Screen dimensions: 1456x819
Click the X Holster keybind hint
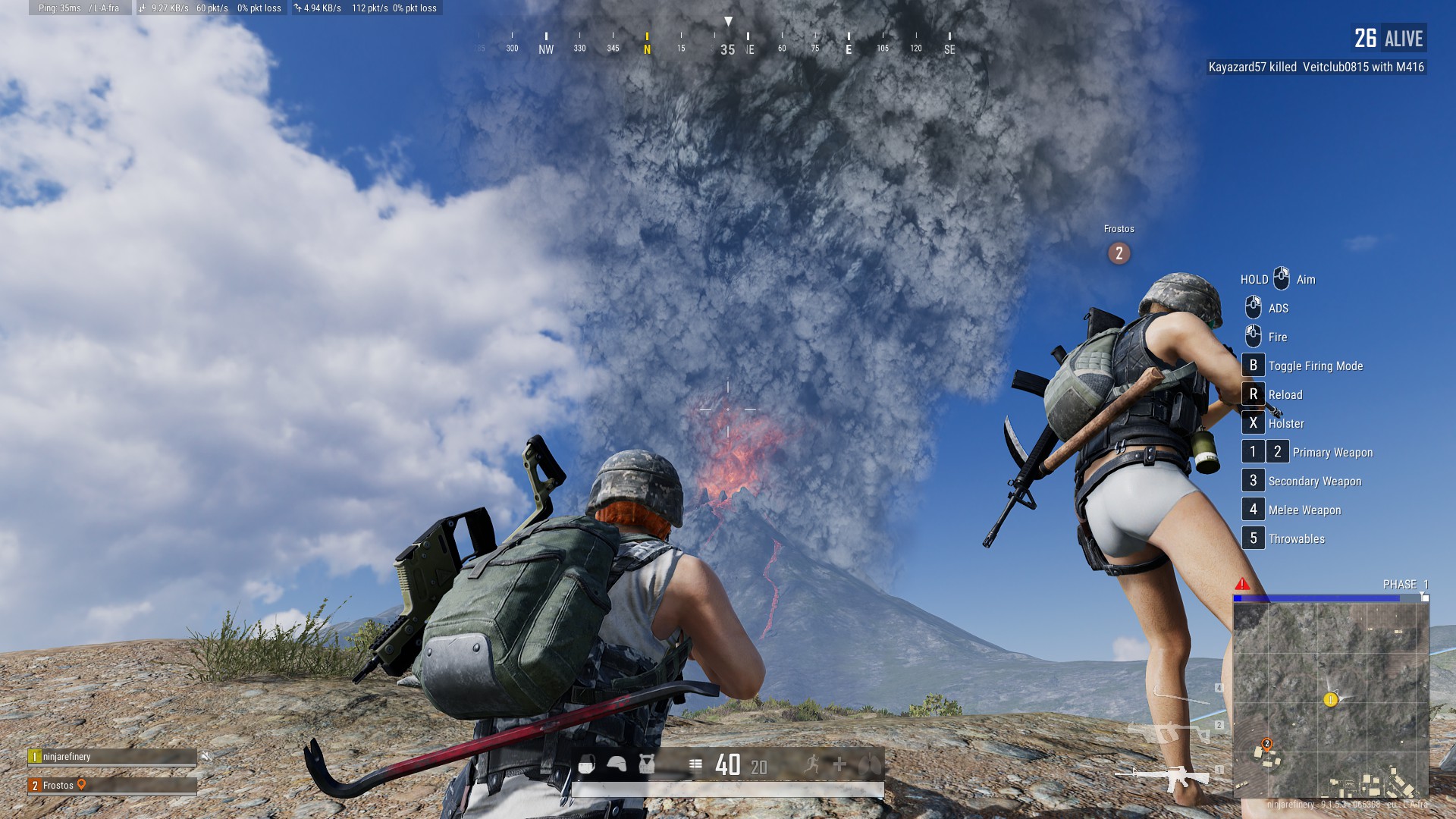1253,423
